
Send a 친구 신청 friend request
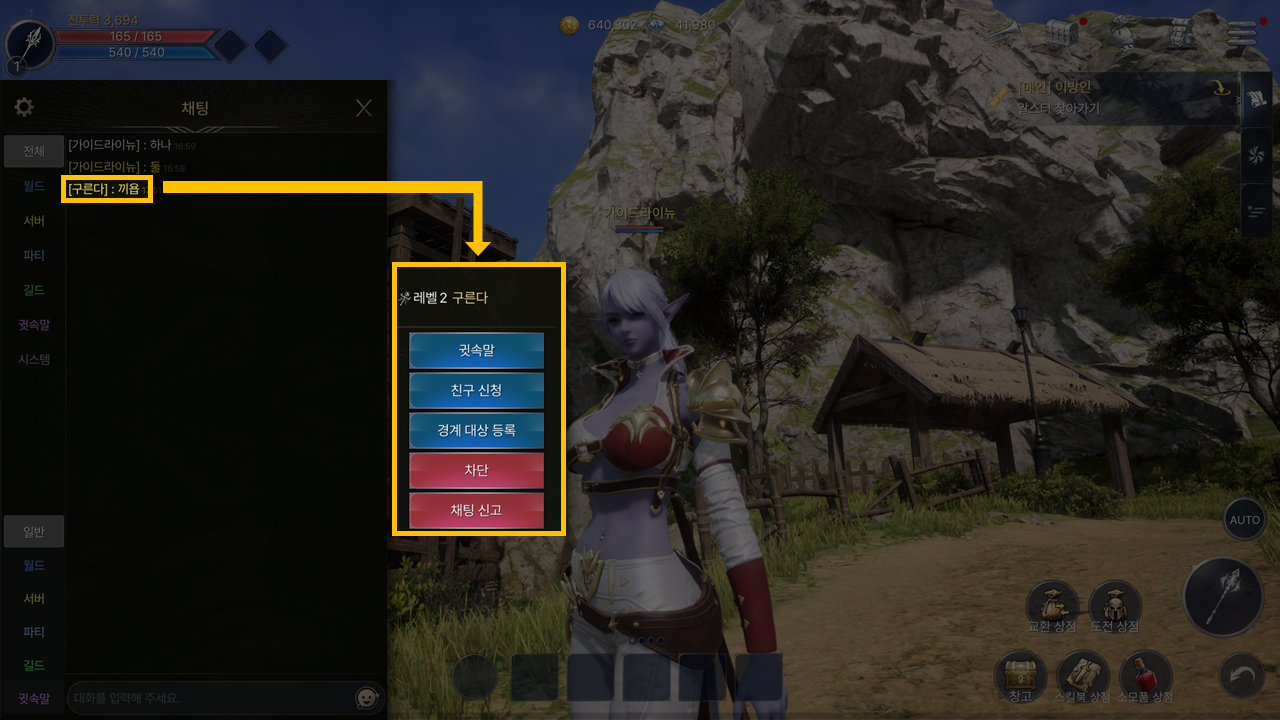(476, 391)
